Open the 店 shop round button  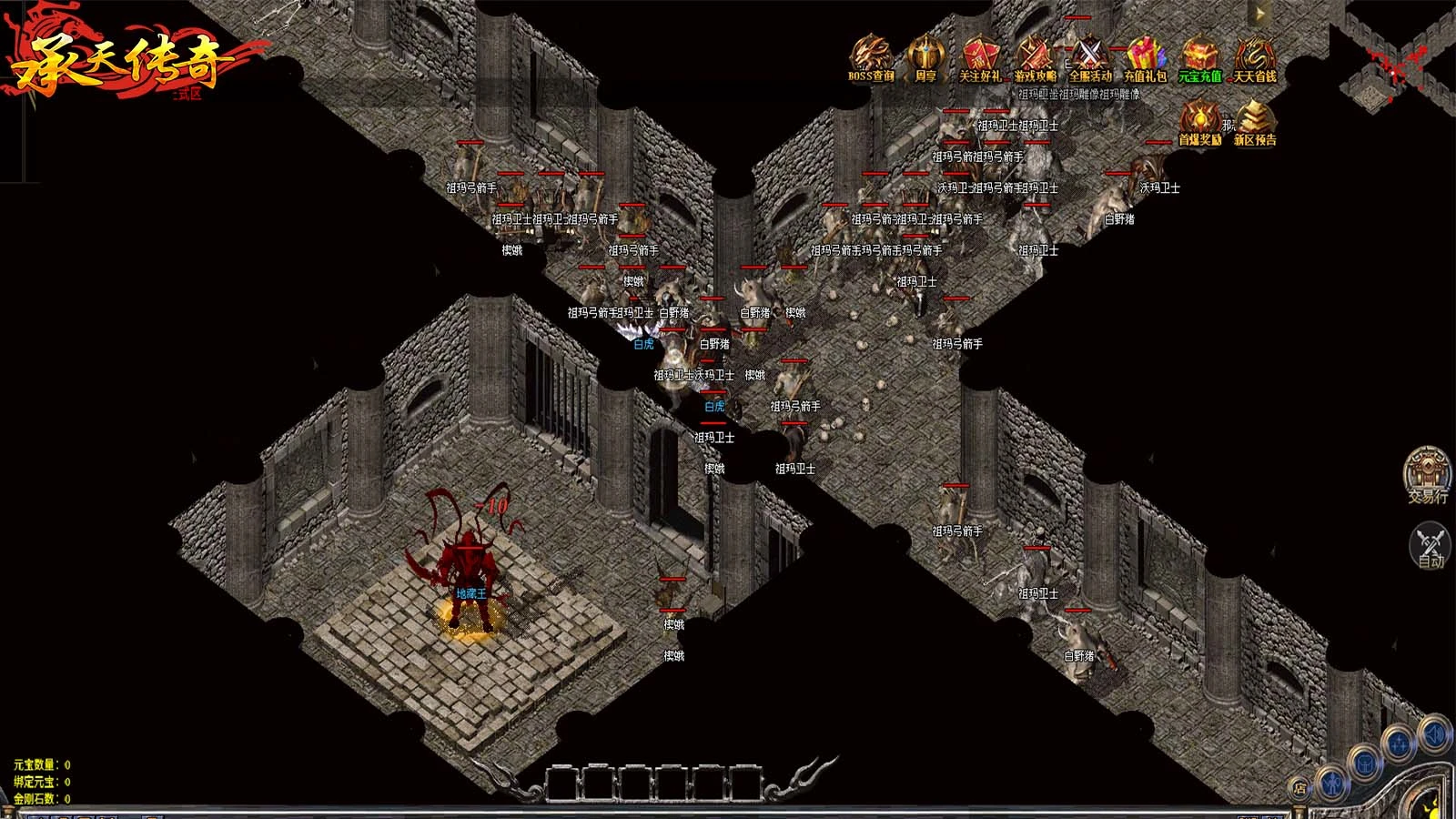1300,788
